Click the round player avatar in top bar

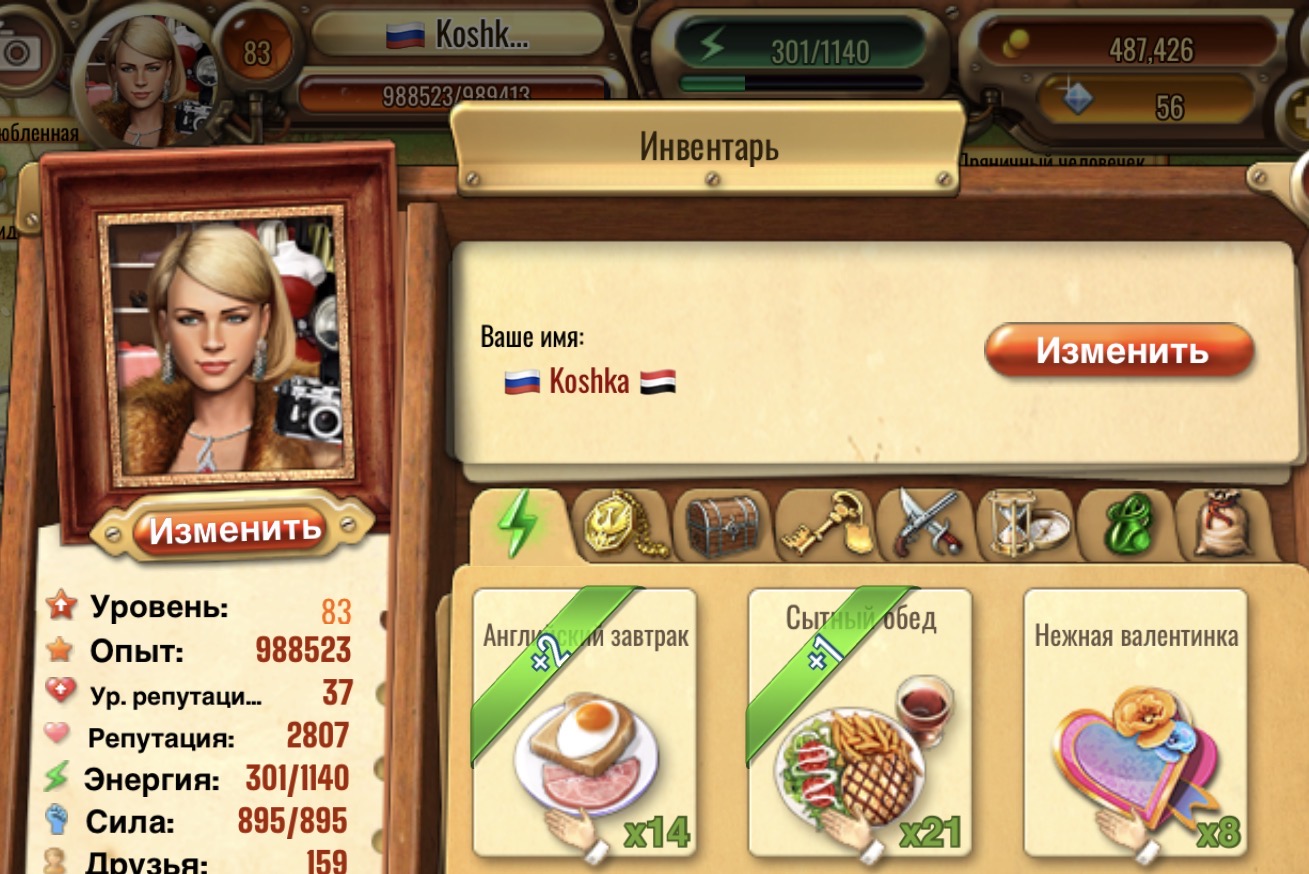coord(146,74)
